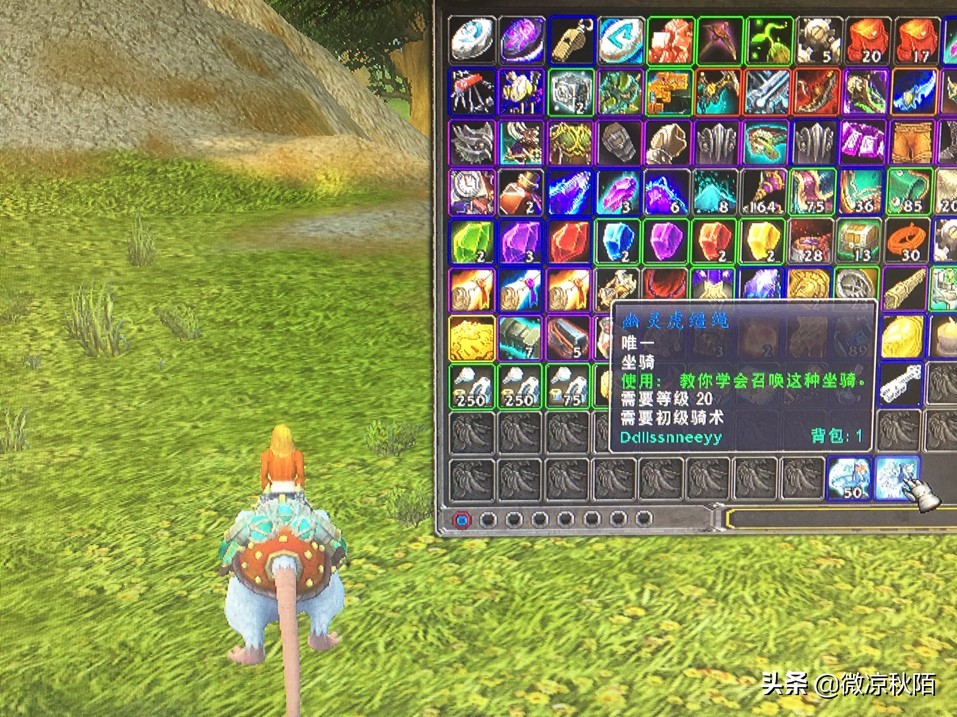Pick the blue gem stack of 2
This screenshot has height=717, width=957.
point(620,241)
